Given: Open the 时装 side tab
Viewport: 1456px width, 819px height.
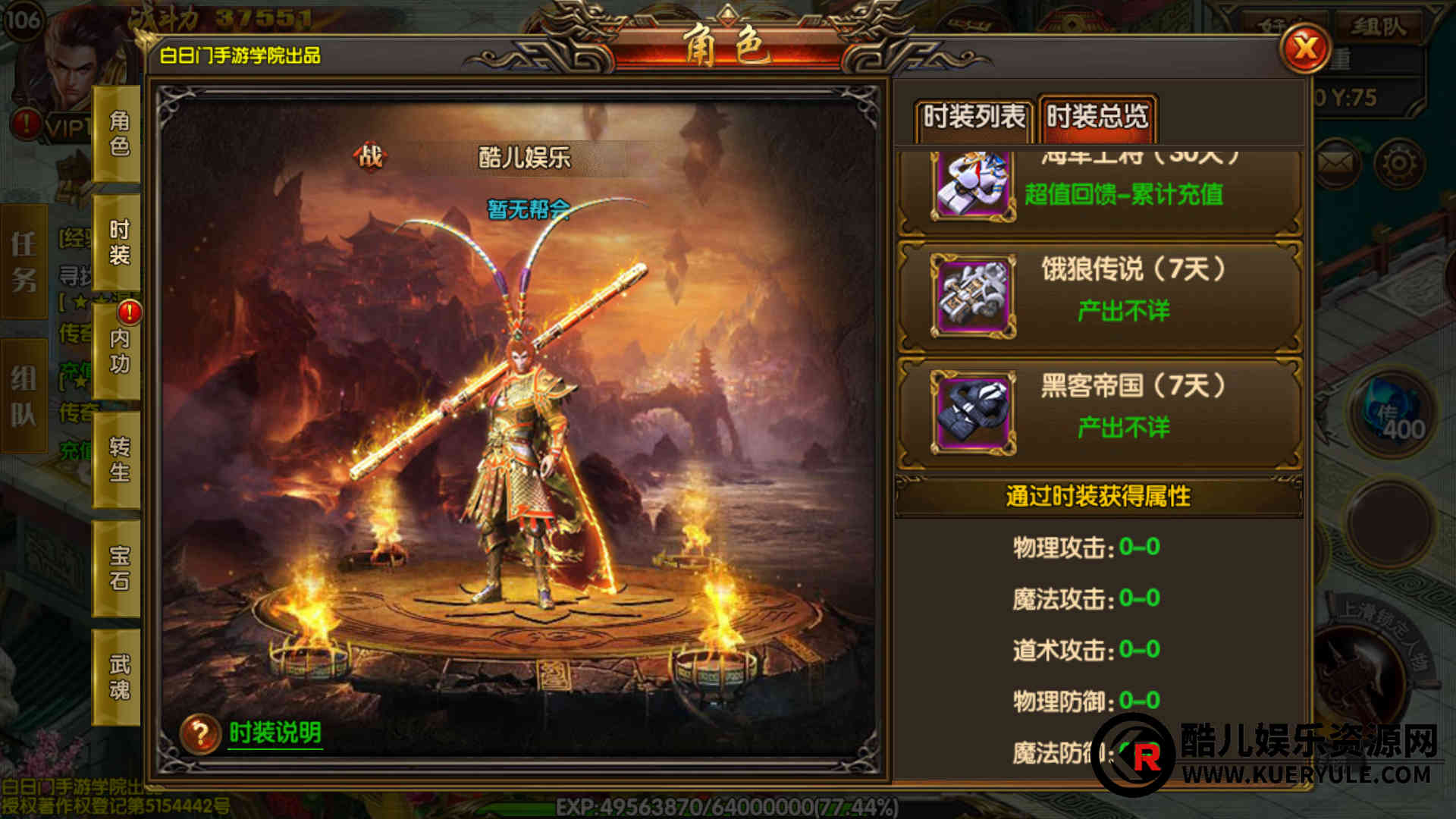Looking at the screenshot, I should (x=118, y=243).
